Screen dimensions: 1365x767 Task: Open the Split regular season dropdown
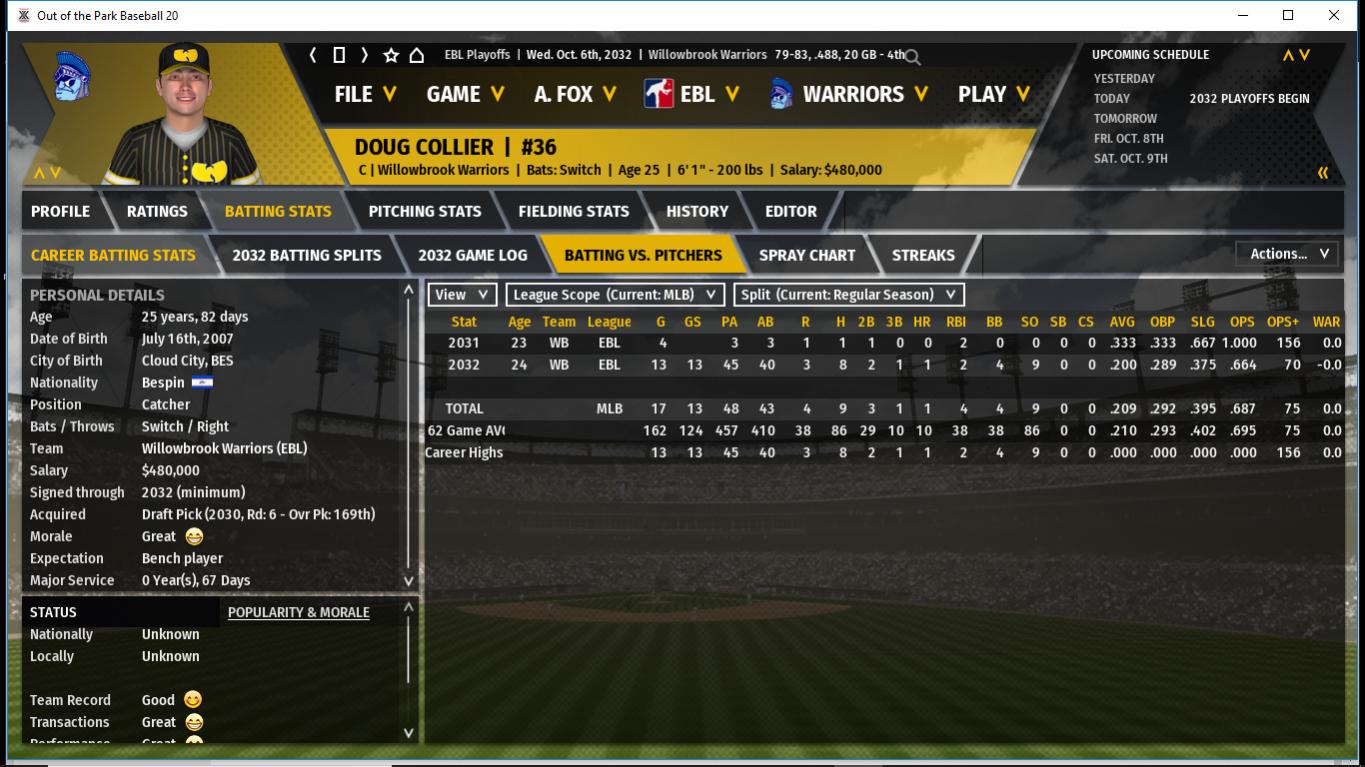[849, 295]
